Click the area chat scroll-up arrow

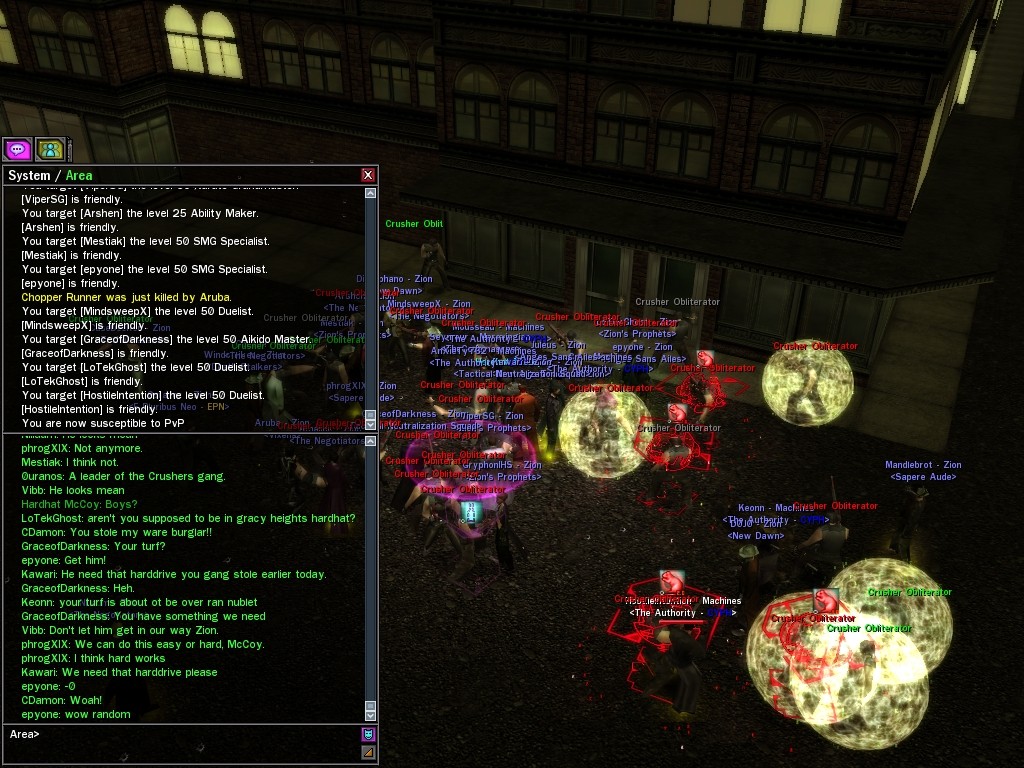click(x=371, y=441)
